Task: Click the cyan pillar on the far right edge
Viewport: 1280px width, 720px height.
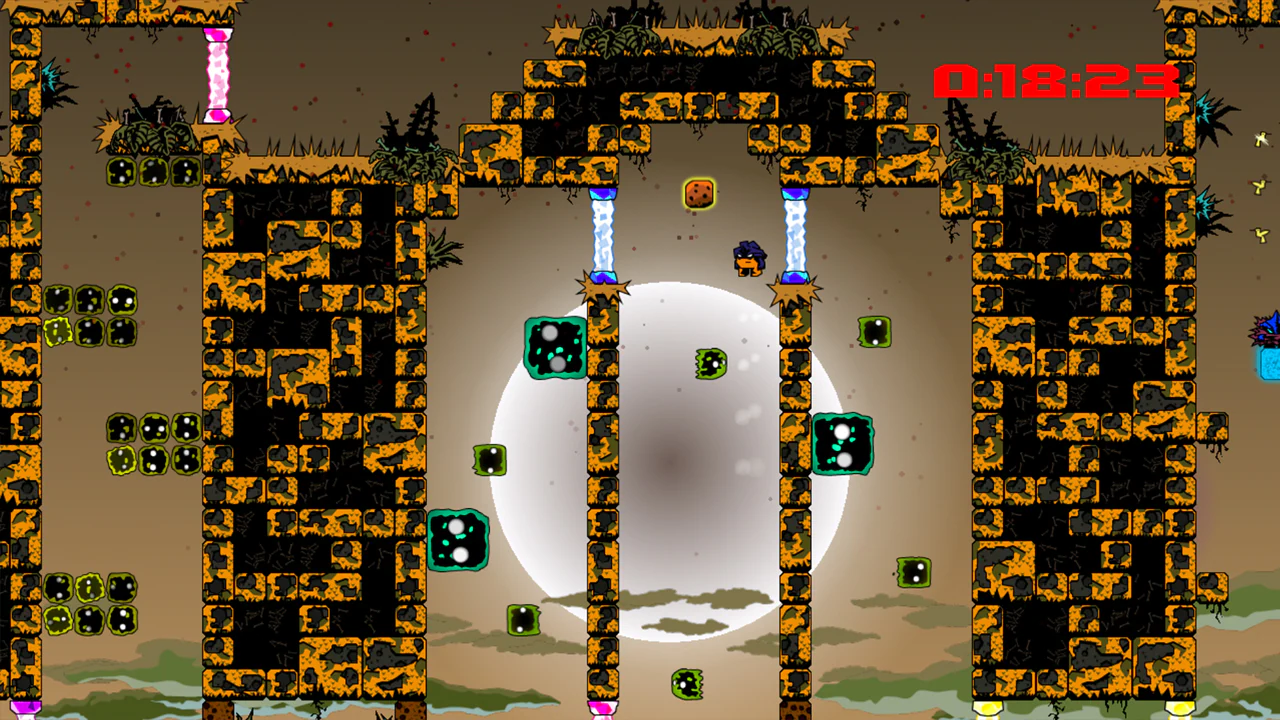Action: 1268,365
